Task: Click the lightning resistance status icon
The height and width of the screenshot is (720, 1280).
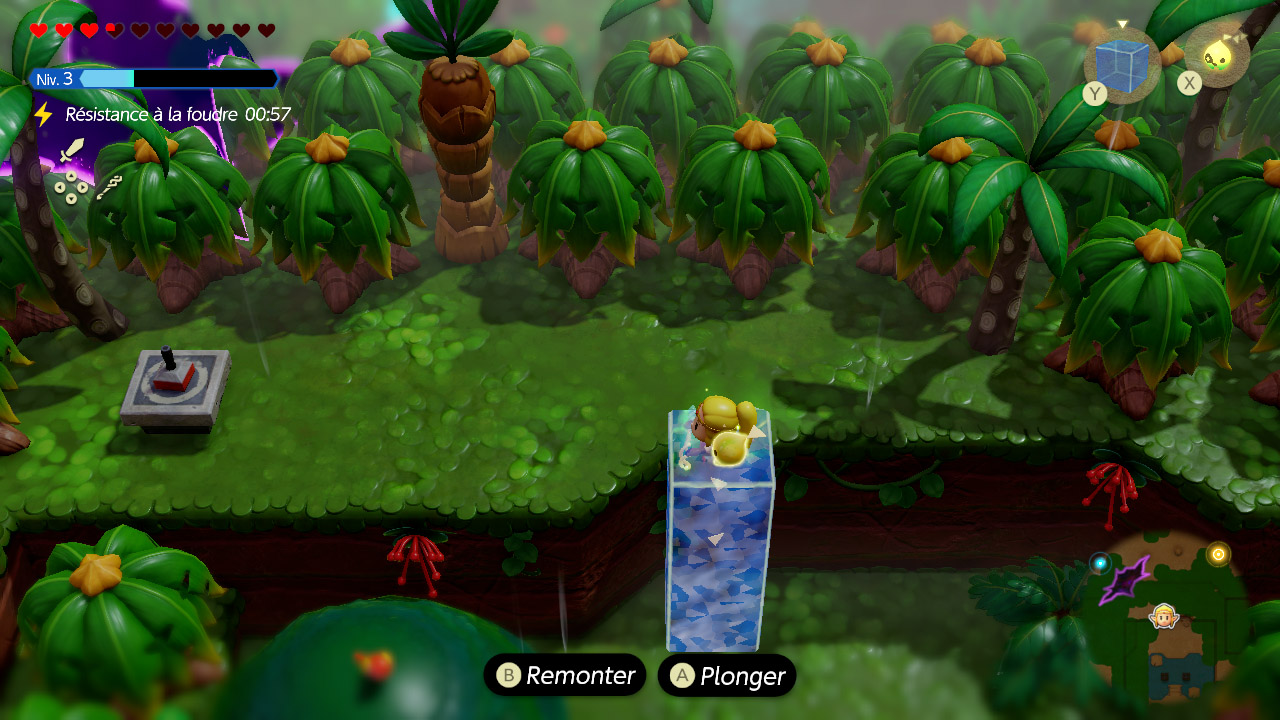Action: pos(43,114)
